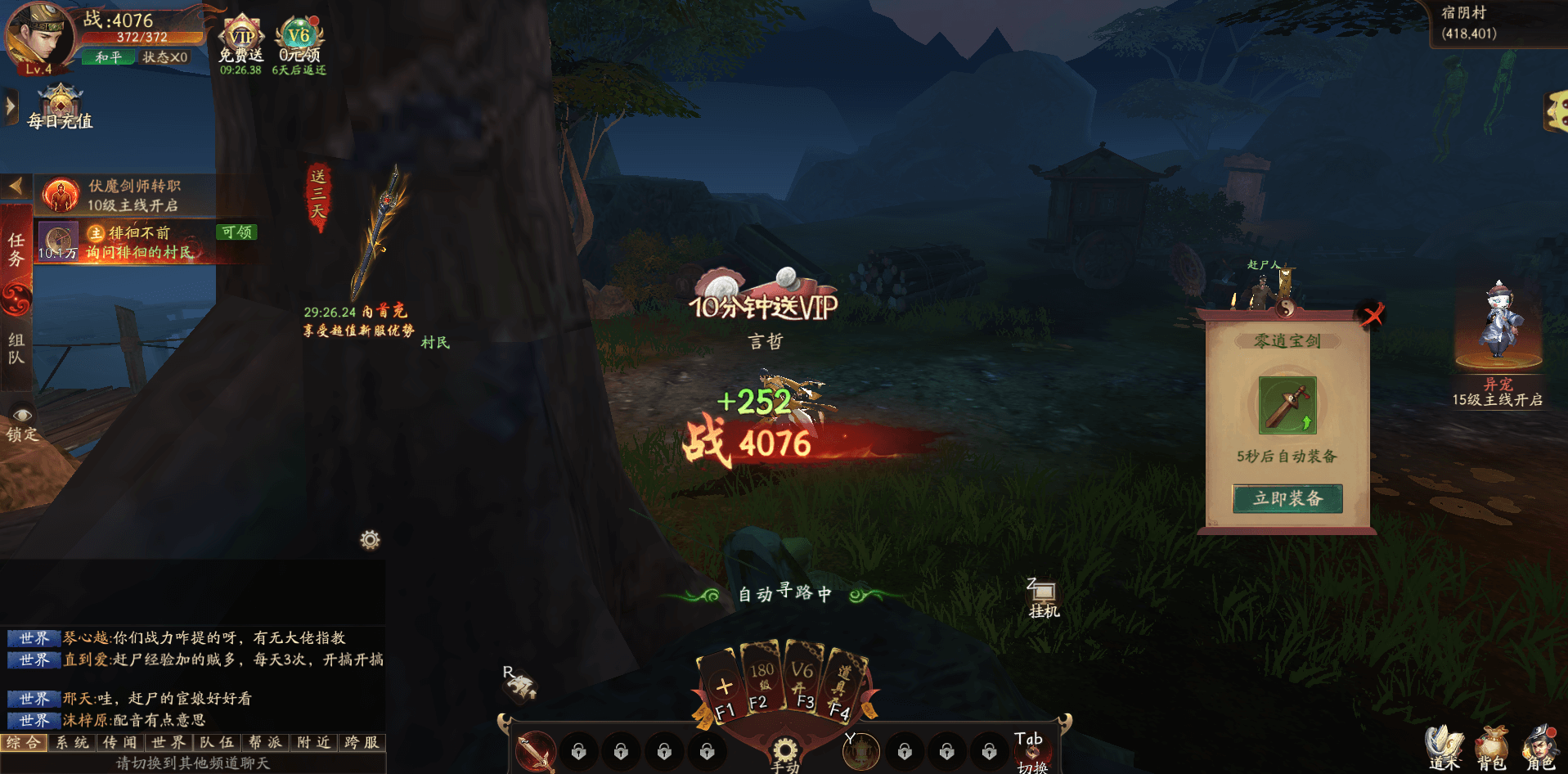Screen dimensions: 1568x774
Task: Click the 挂机 (AFK) computer icon
Action: 1042,591
